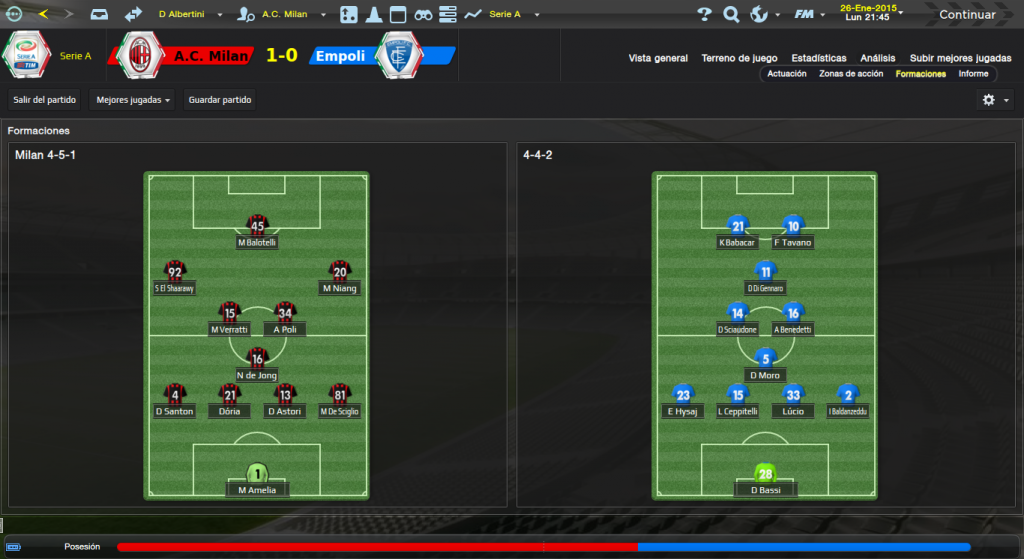Open the Terreno de juego tab
This screenshot has width=1024, height=559.
pyautogui.click(x=740, y=58)
